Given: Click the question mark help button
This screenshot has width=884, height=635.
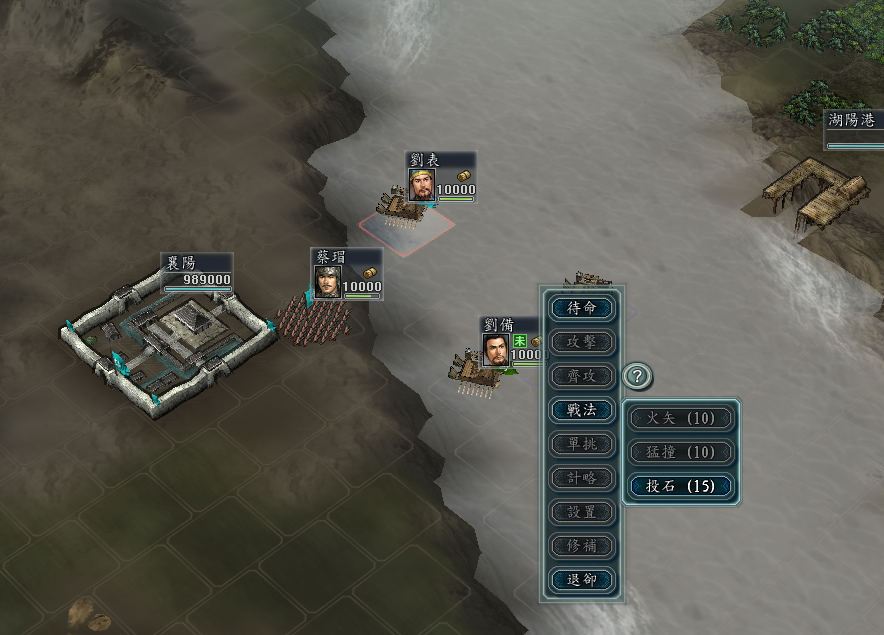Looking at the screenshot, I should [638, 377].
